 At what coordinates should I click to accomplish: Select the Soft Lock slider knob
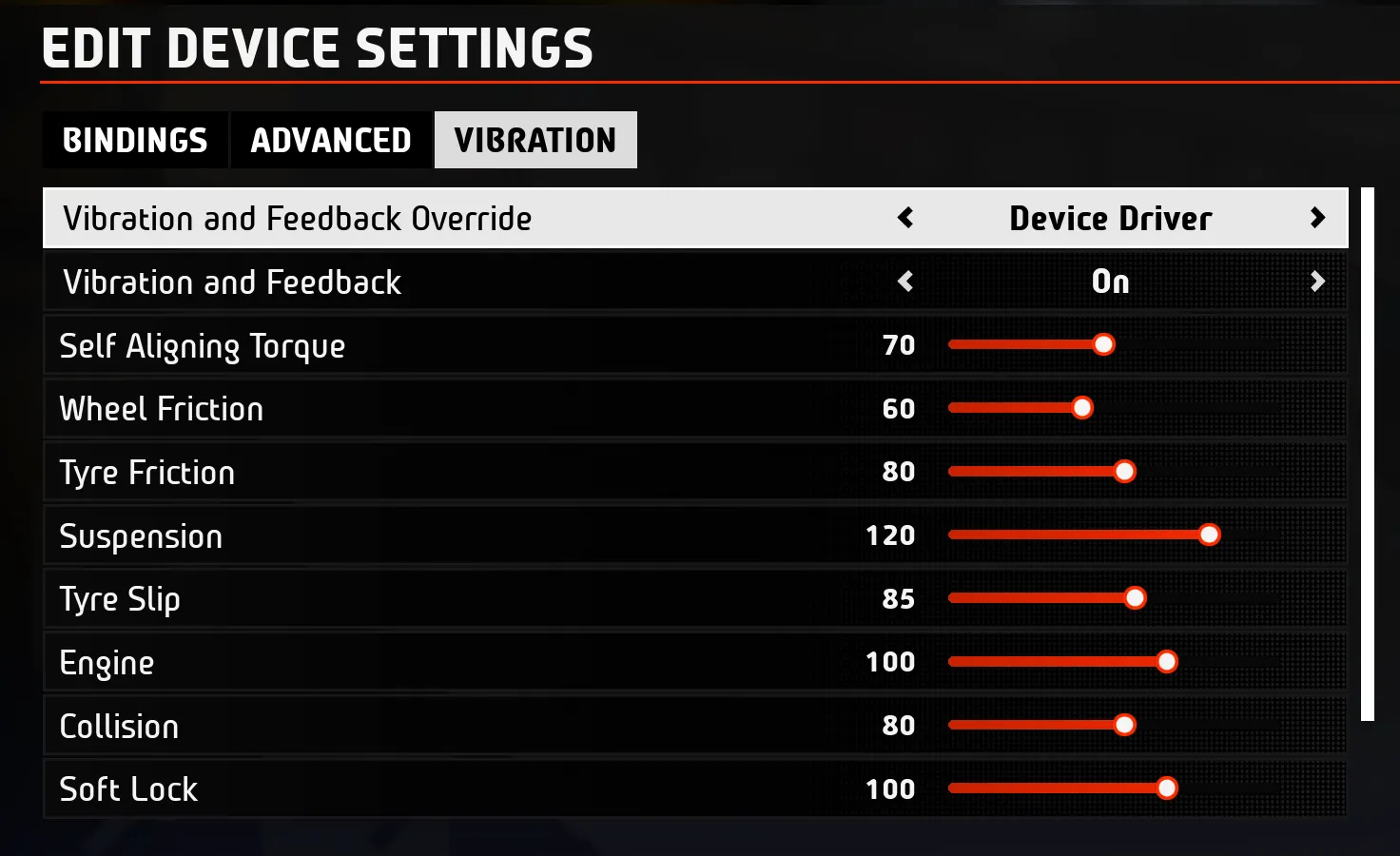pos(1167,788)
